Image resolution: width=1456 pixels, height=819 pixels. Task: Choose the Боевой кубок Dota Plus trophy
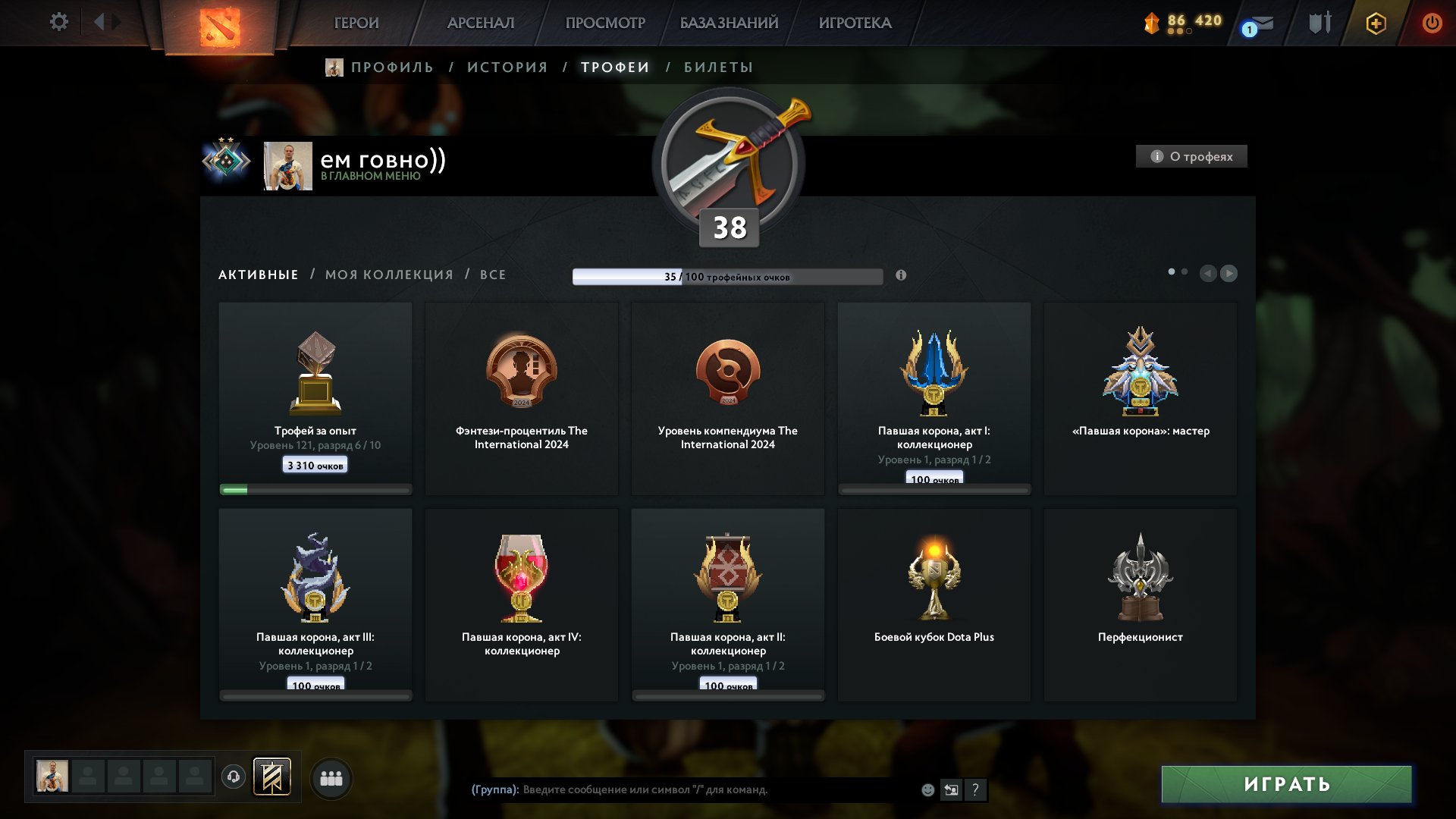(934, 604)
